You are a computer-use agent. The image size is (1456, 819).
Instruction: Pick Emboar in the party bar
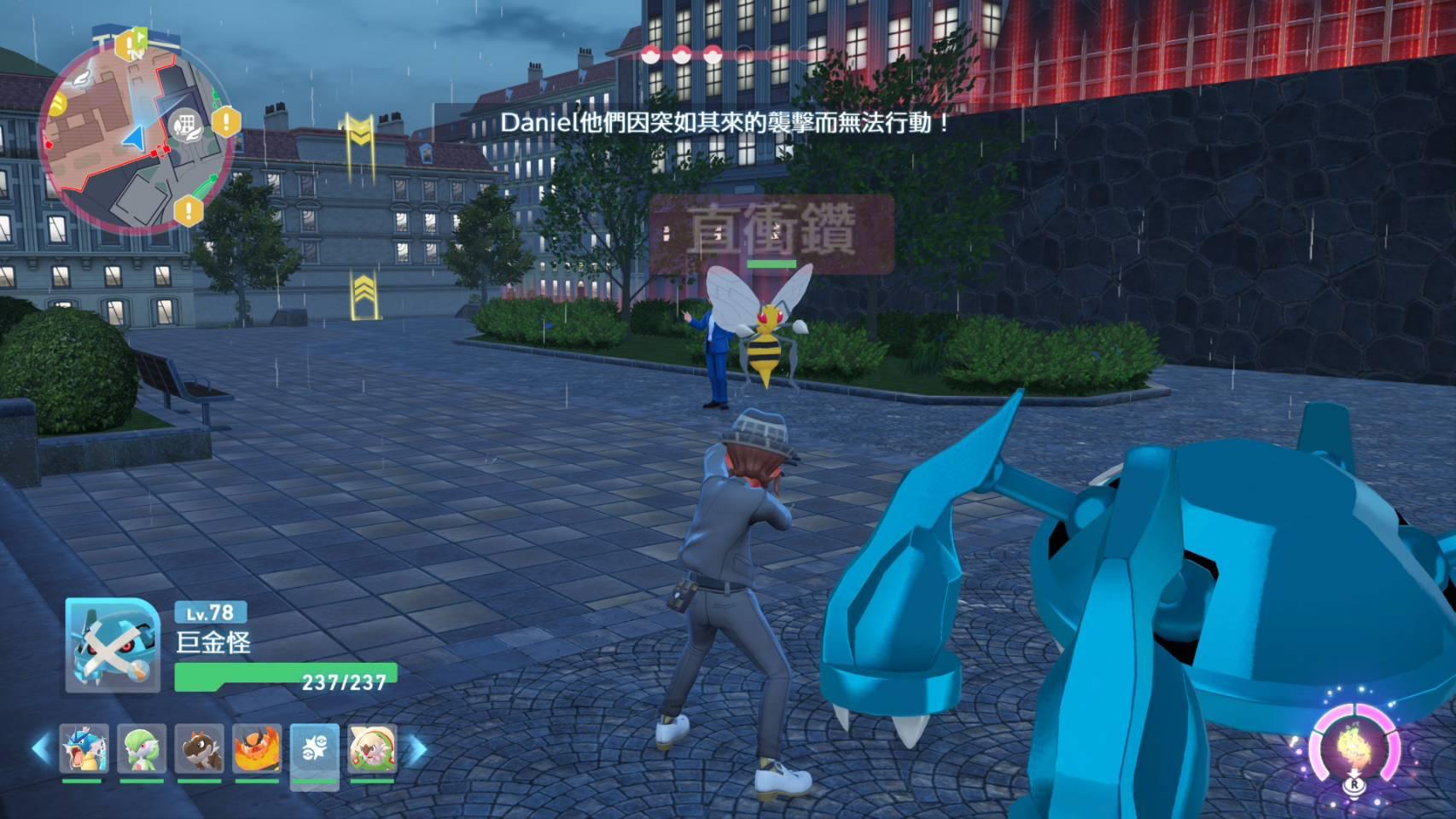pyautogui.click(x=257, y=748)
